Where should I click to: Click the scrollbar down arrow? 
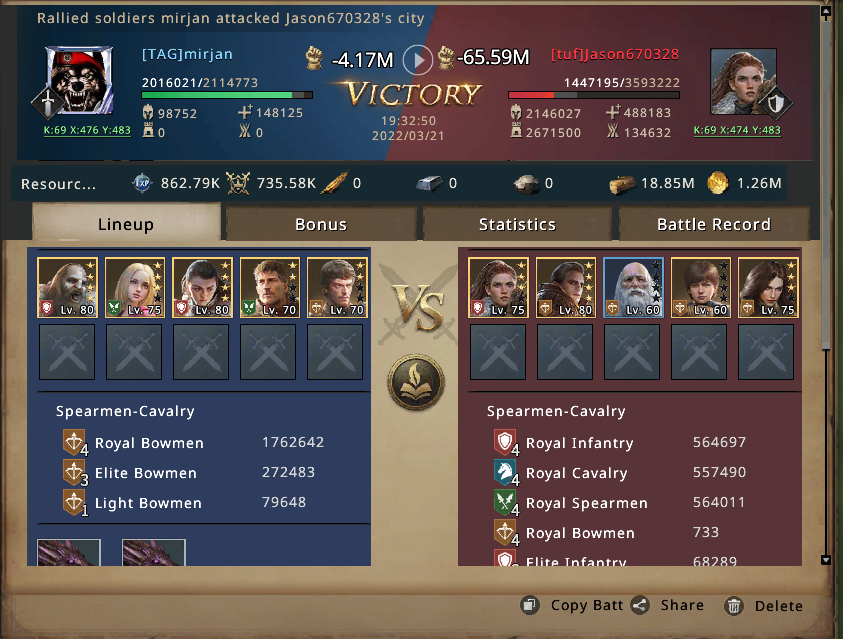coord(825,560)
